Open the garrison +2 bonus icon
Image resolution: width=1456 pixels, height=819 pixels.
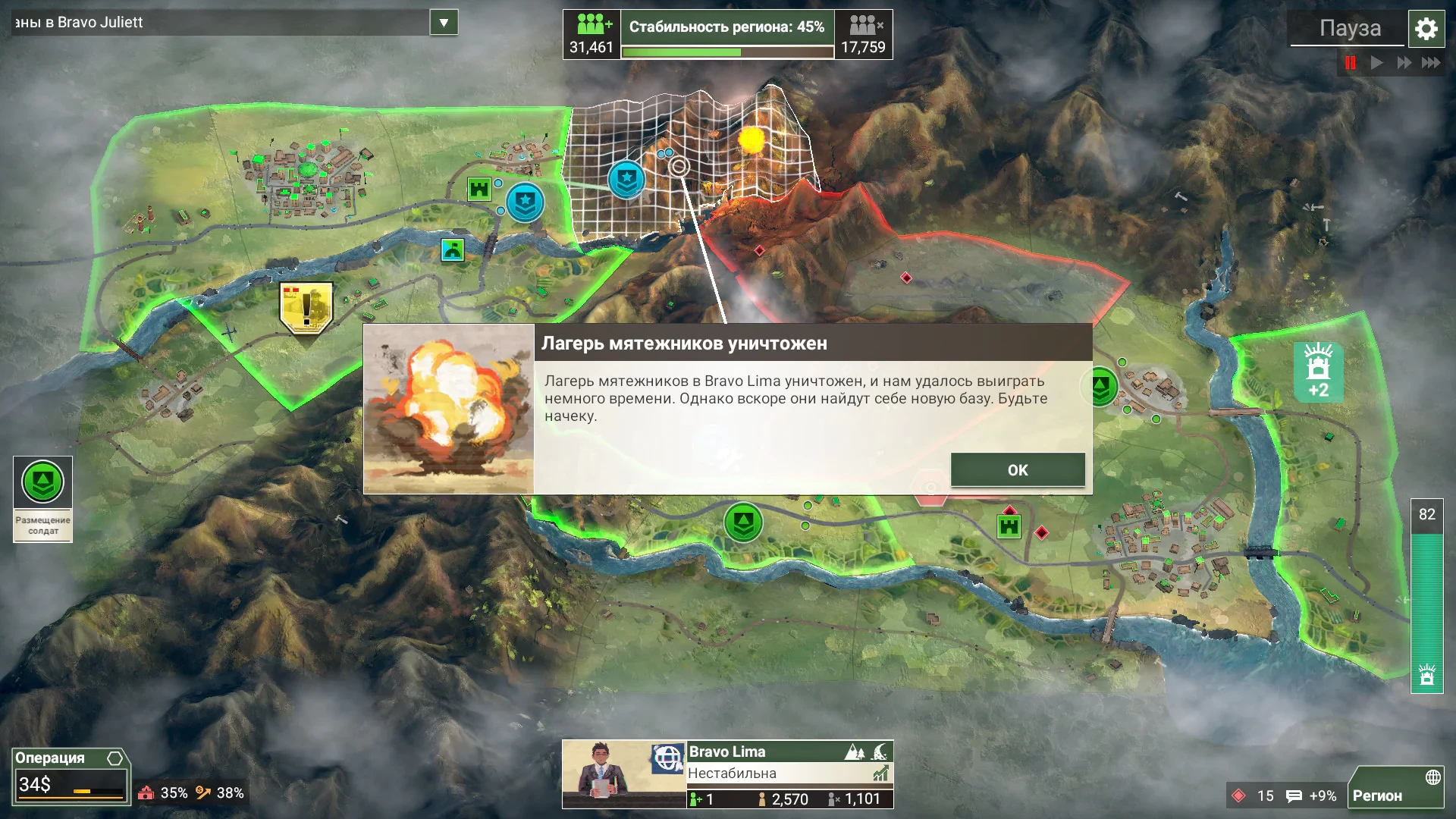(x=1318, y=372)
